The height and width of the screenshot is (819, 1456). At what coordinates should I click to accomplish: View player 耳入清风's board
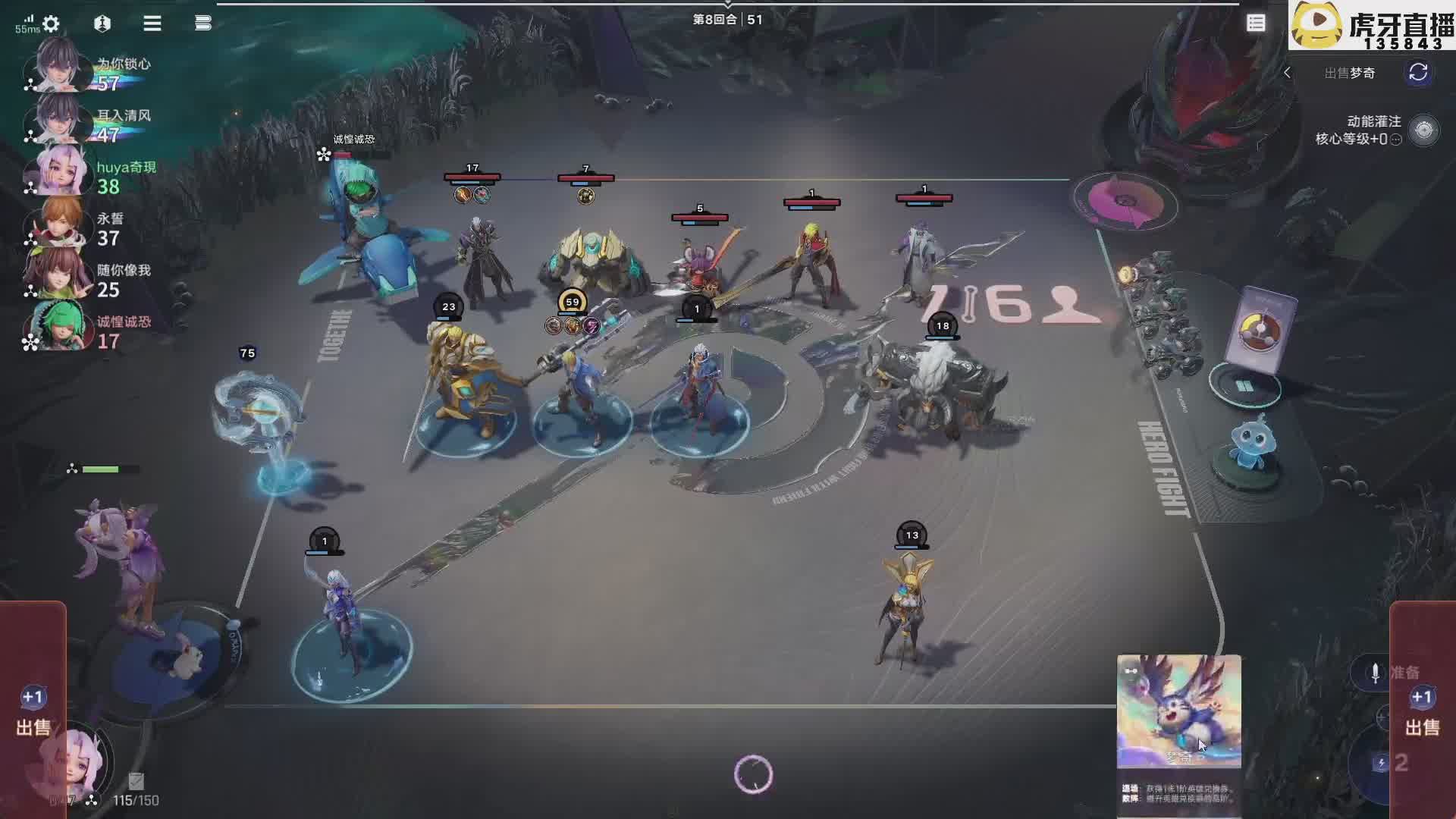coord(91,124)
